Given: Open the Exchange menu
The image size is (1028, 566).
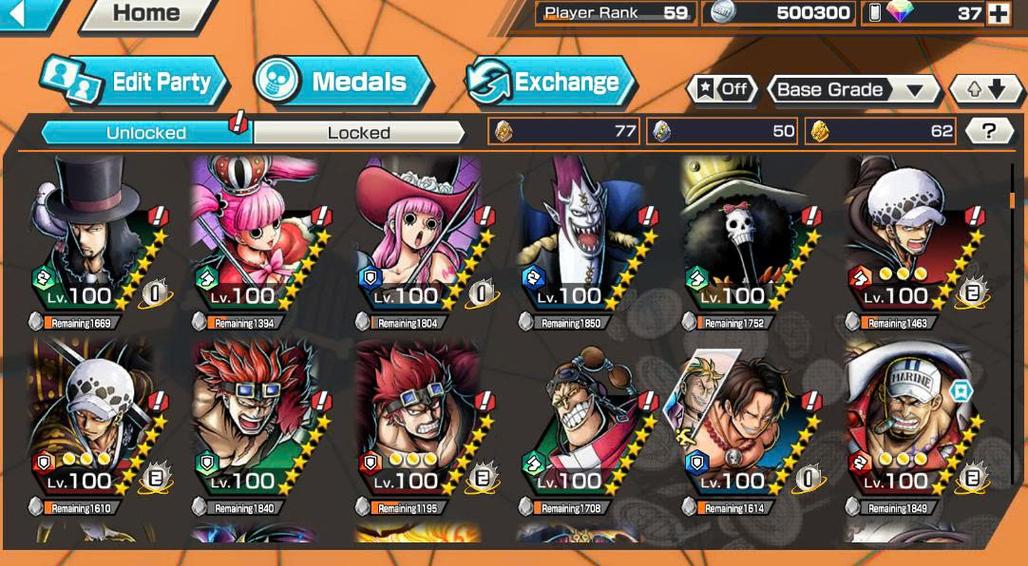Looking at the screenshot, I should point(551,82).
